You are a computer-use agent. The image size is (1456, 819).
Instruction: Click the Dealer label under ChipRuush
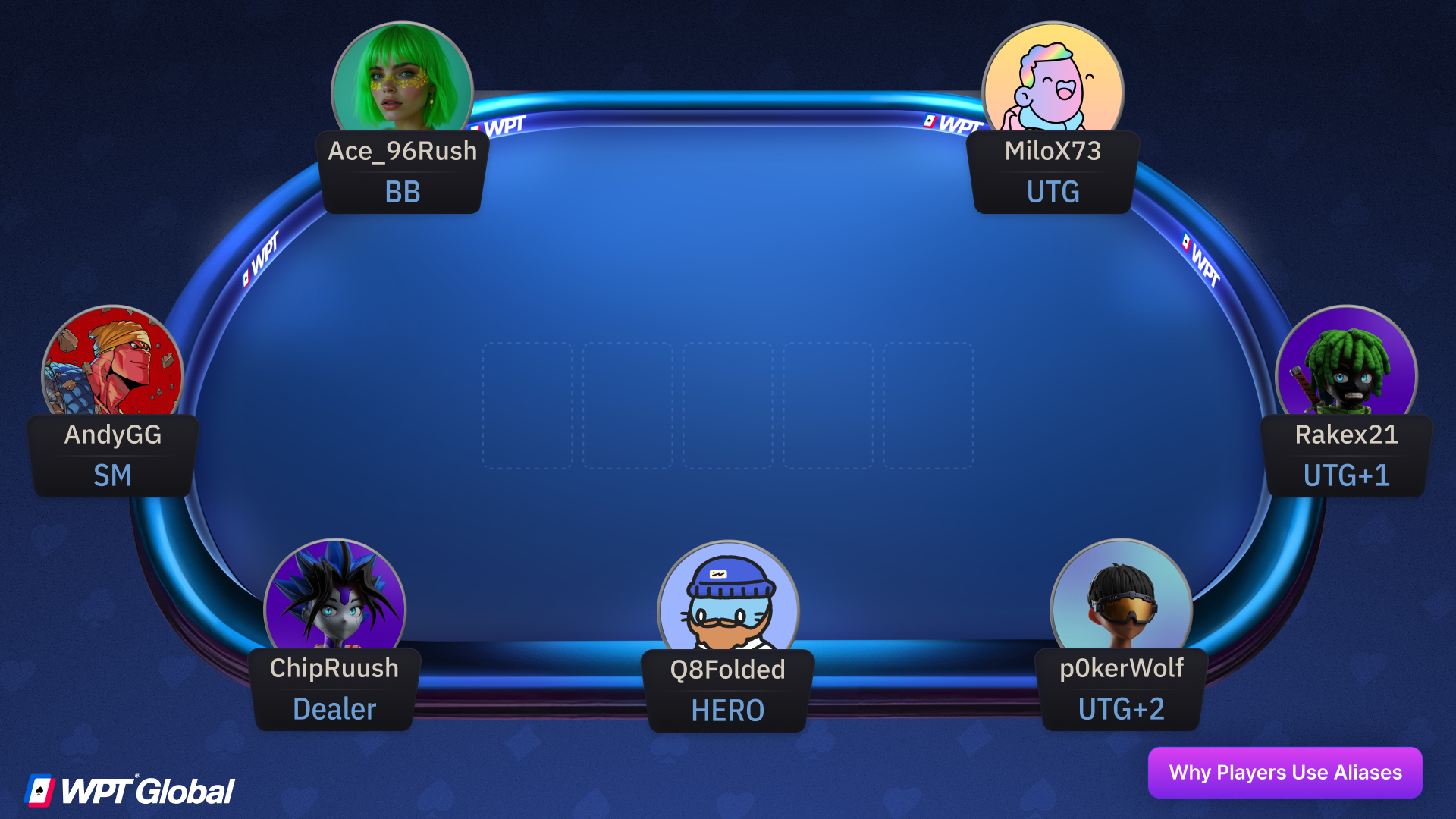coord(334,710)
